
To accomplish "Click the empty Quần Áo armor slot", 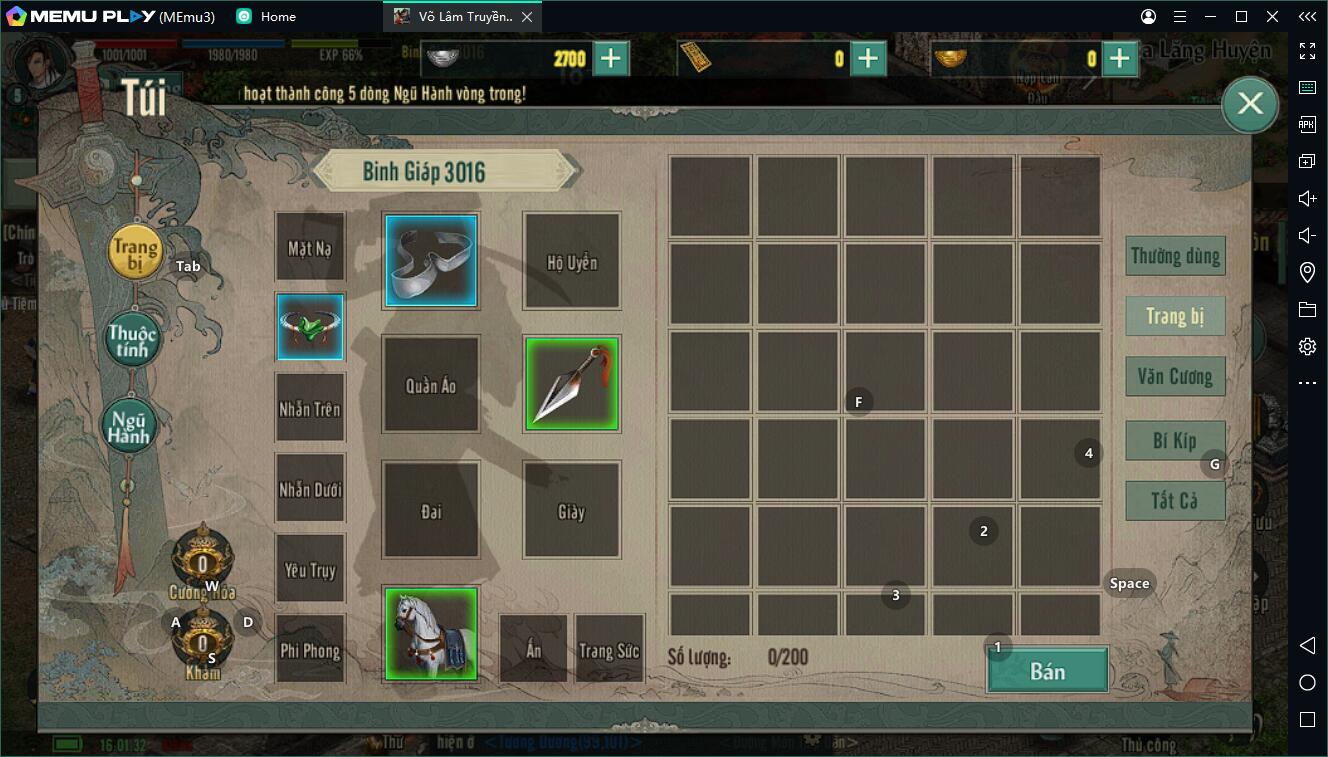I will tap(431, 384).
